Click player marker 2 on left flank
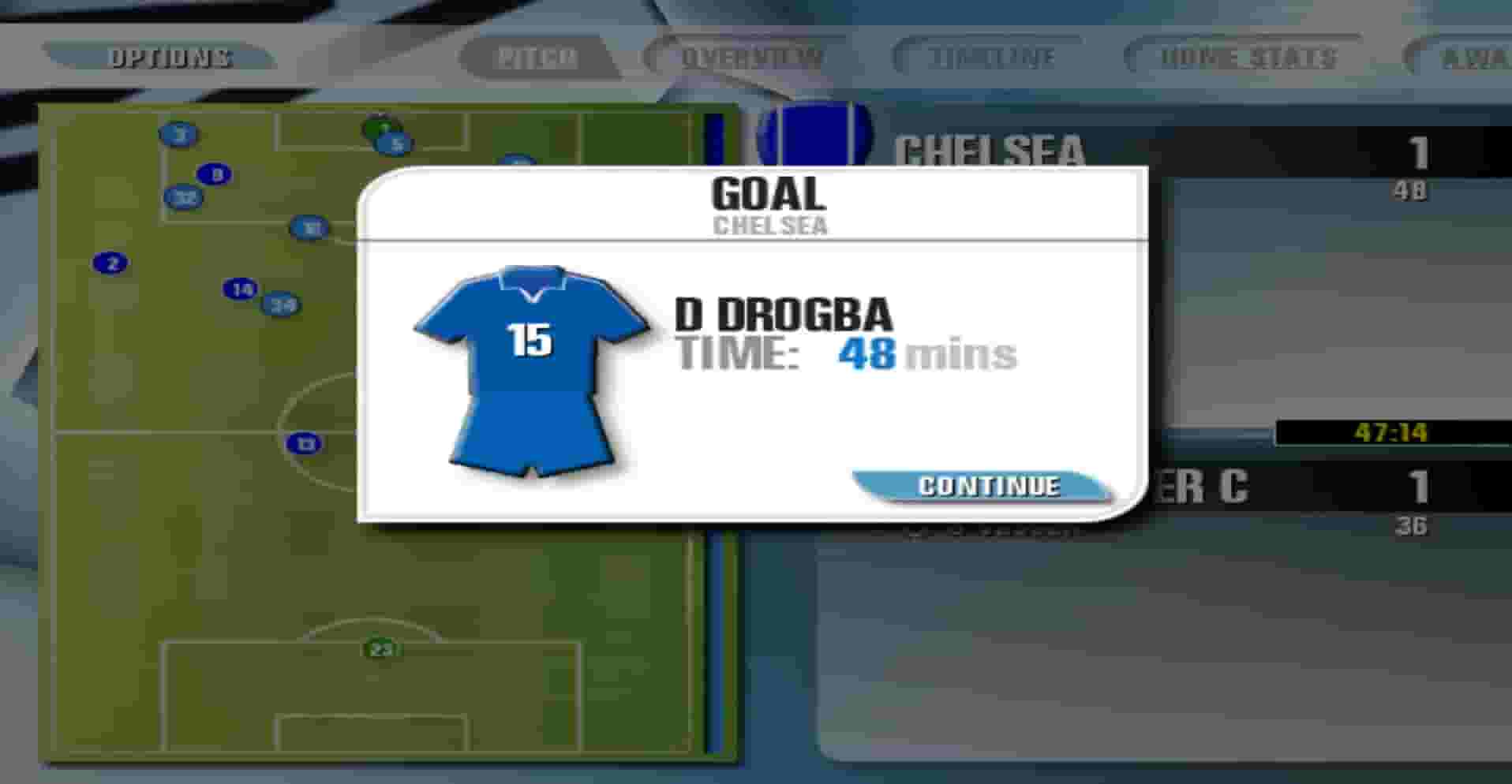Viewport: 1512px width, 784px height. coord(110,263)
